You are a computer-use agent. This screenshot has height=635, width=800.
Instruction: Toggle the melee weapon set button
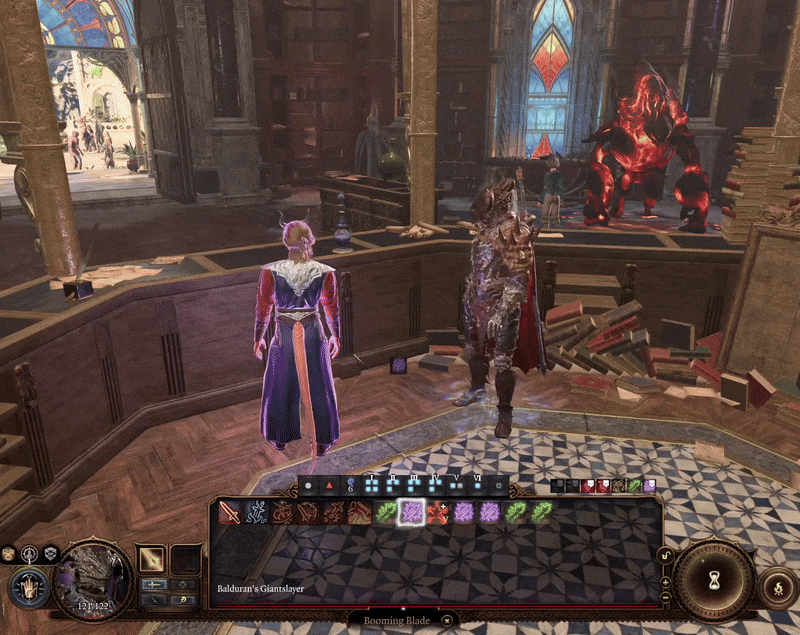[153, 583]
